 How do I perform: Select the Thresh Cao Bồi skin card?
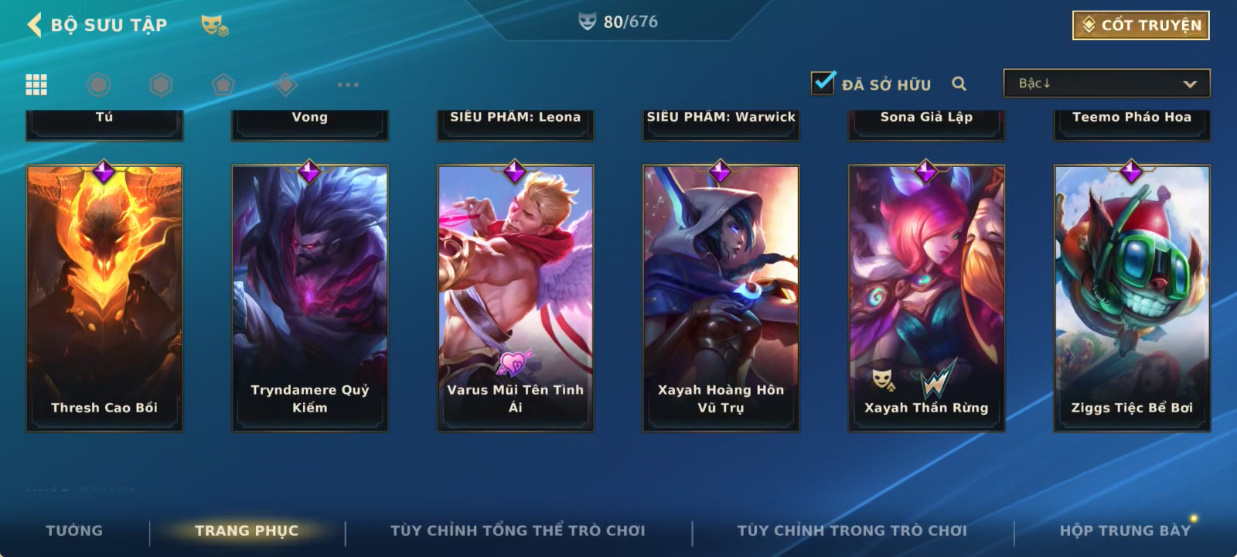[104, 298]
